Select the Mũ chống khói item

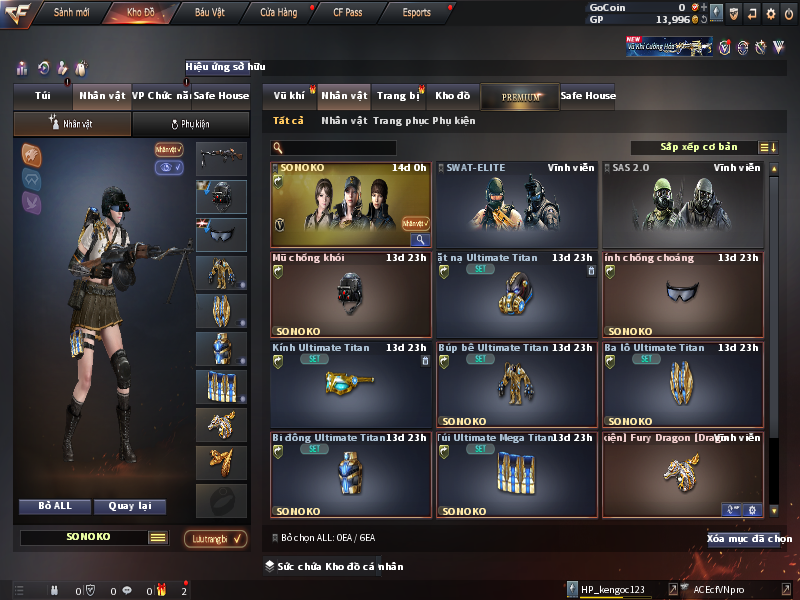point(350,294)
